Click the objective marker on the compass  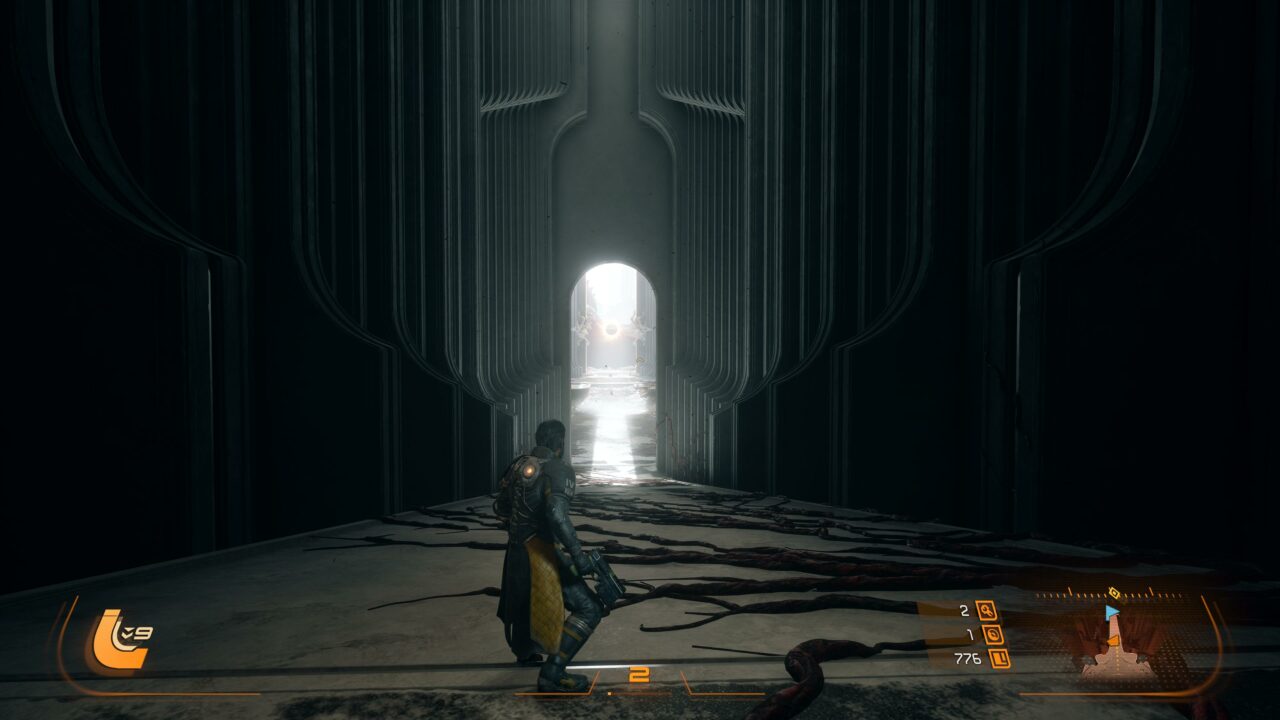coord(1114,593)
